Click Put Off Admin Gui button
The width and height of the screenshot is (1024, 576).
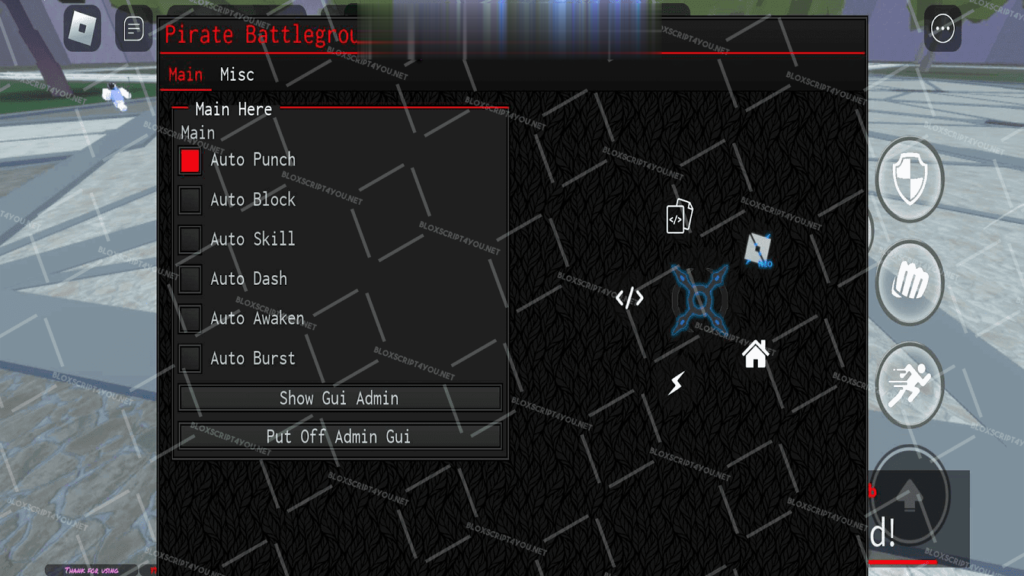tap(339, 437)
